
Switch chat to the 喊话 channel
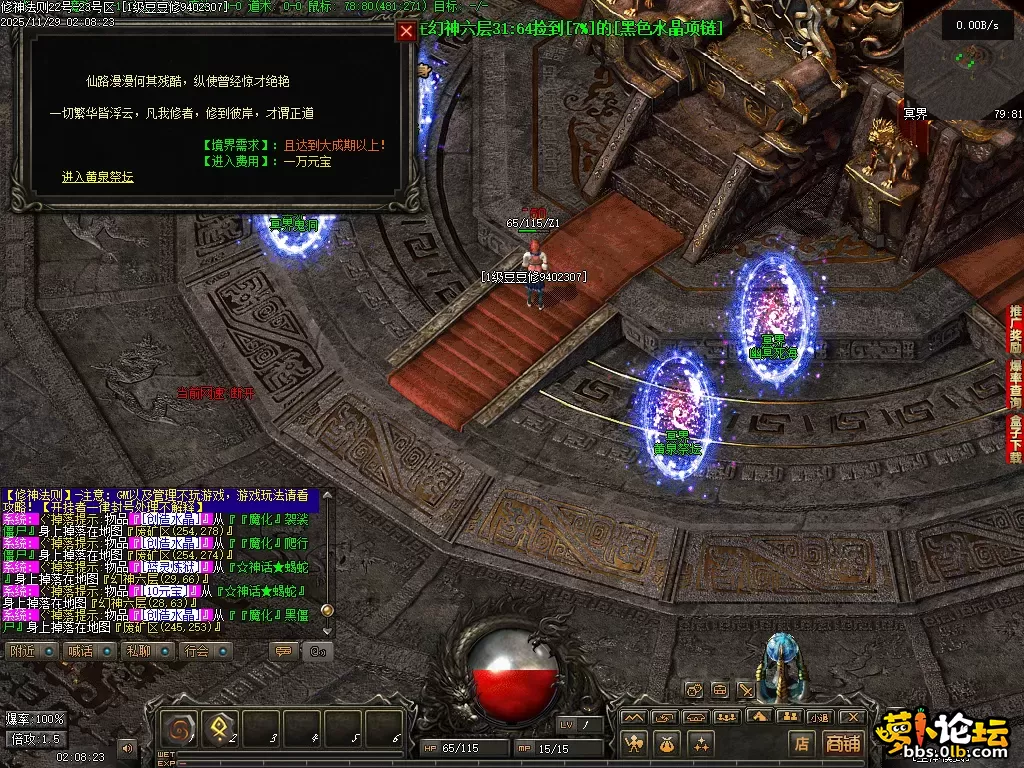click(80, 651)
